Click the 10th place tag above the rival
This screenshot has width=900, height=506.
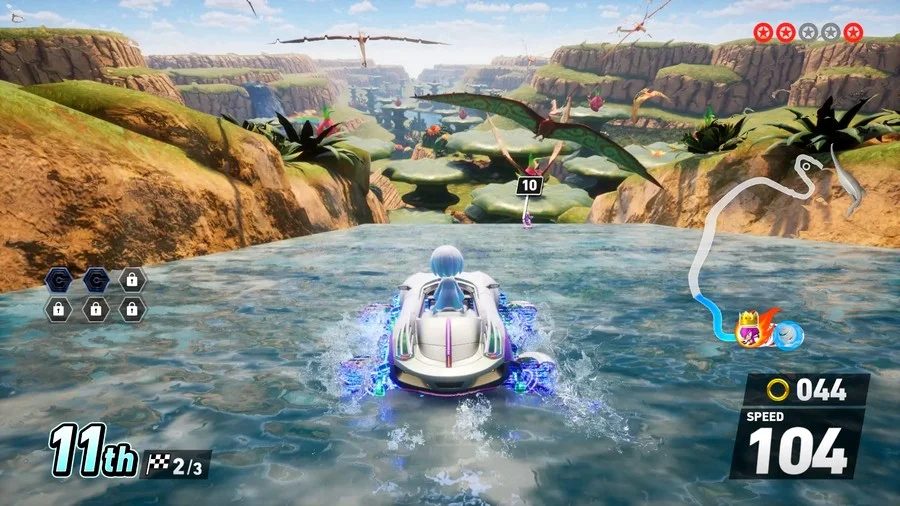(530, 185)
